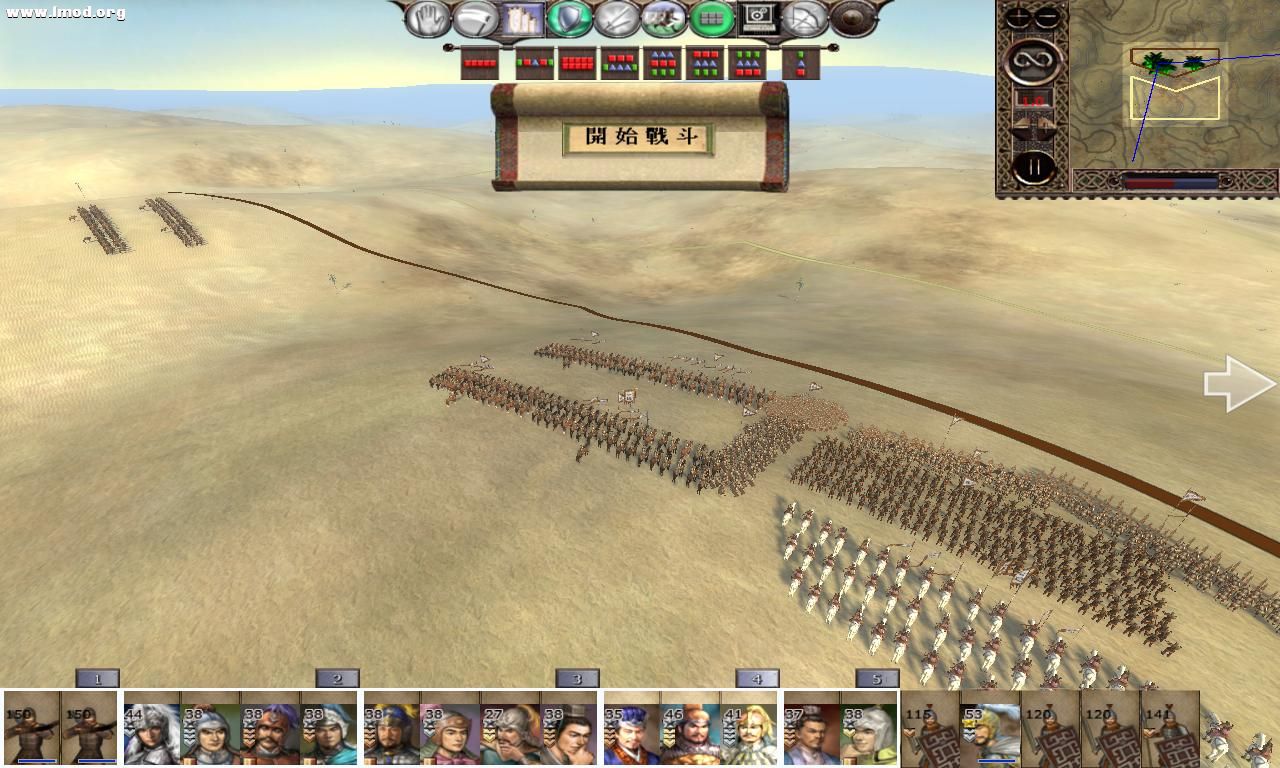The width and height of the screenshot is (1280, 768).
Task: Select unit group tab 5
Action: click(x=878, y=678)
